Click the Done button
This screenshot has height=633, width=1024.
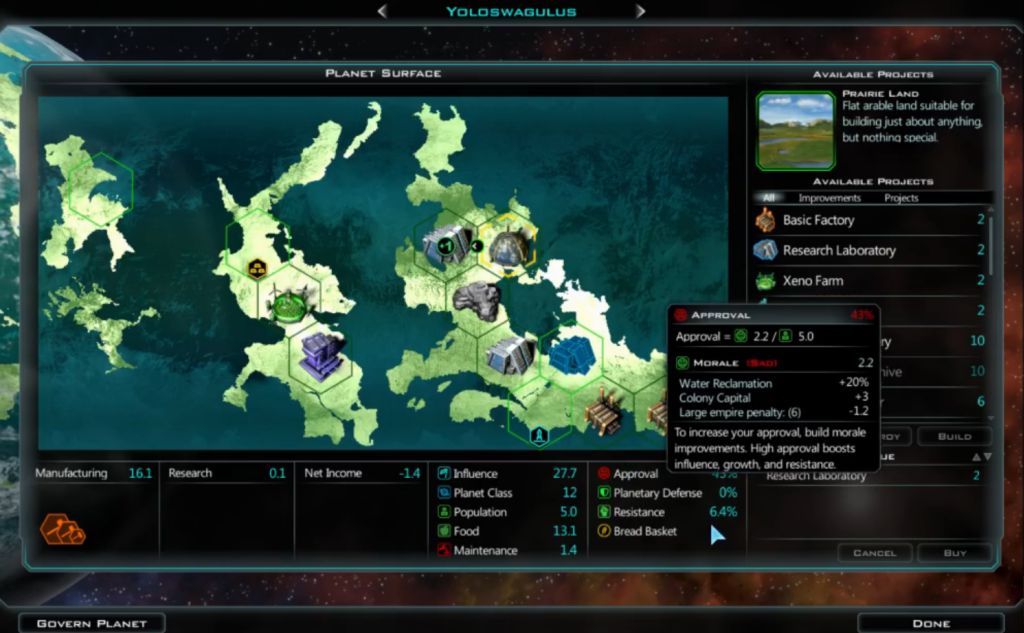pyautogui.click(x=930, y=623)
